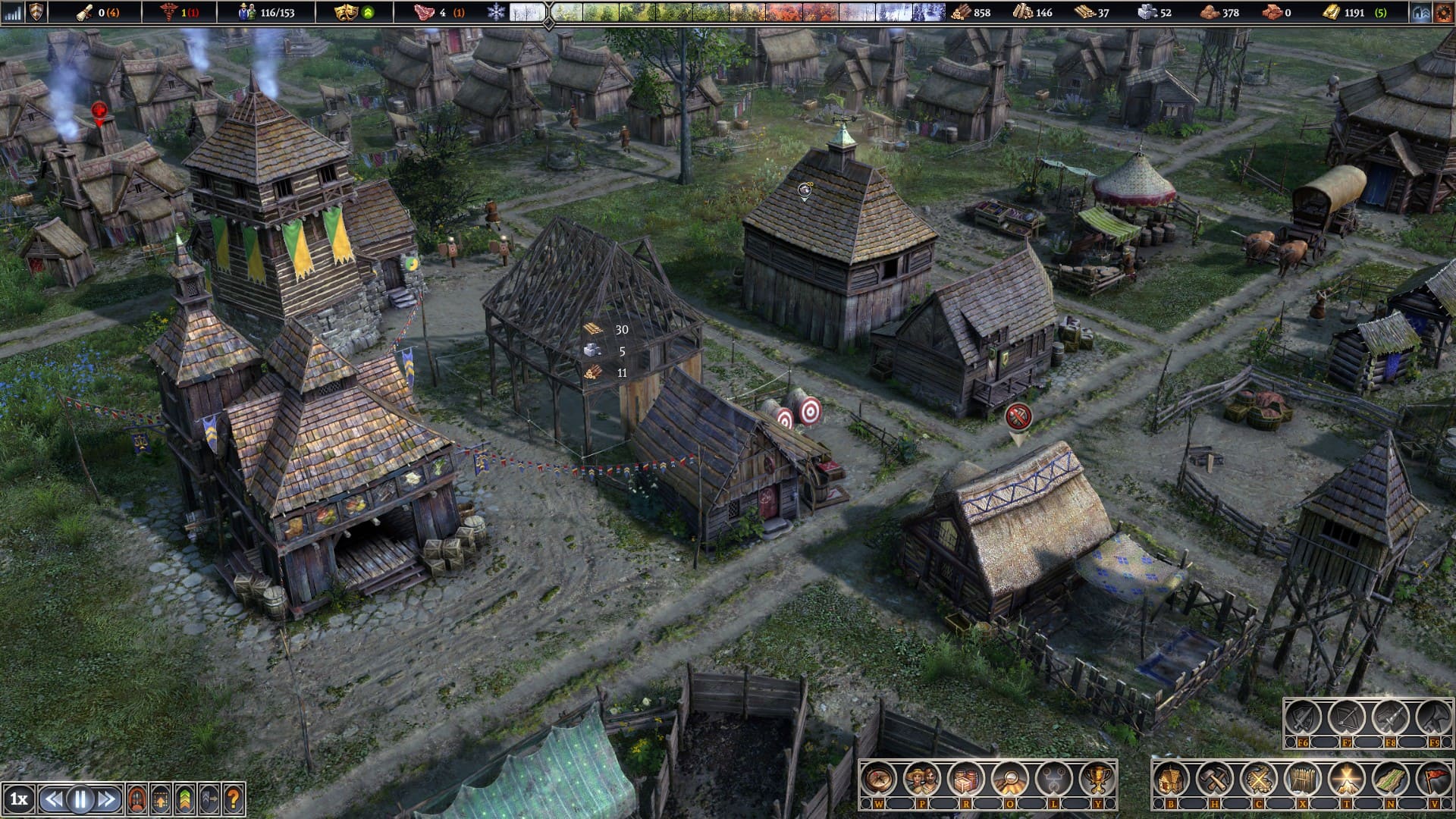
Task: Open the compass icon in the bottom bar
Action: (878, 779)
